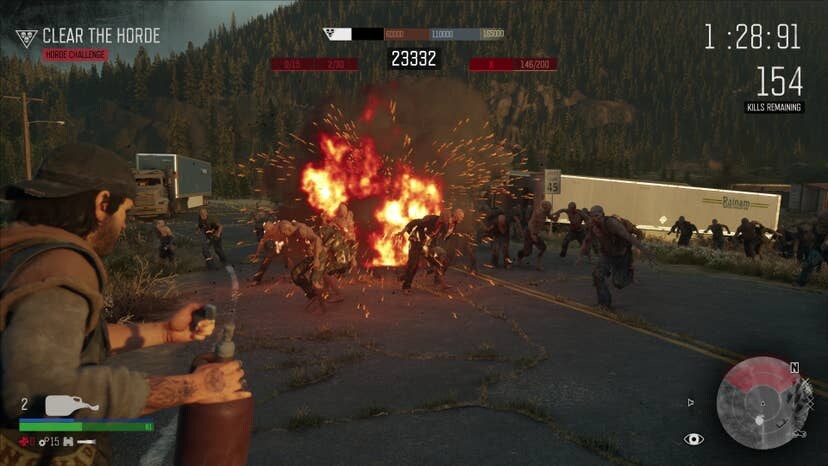Click the North compass marker on the minimap

click(795, 368)
